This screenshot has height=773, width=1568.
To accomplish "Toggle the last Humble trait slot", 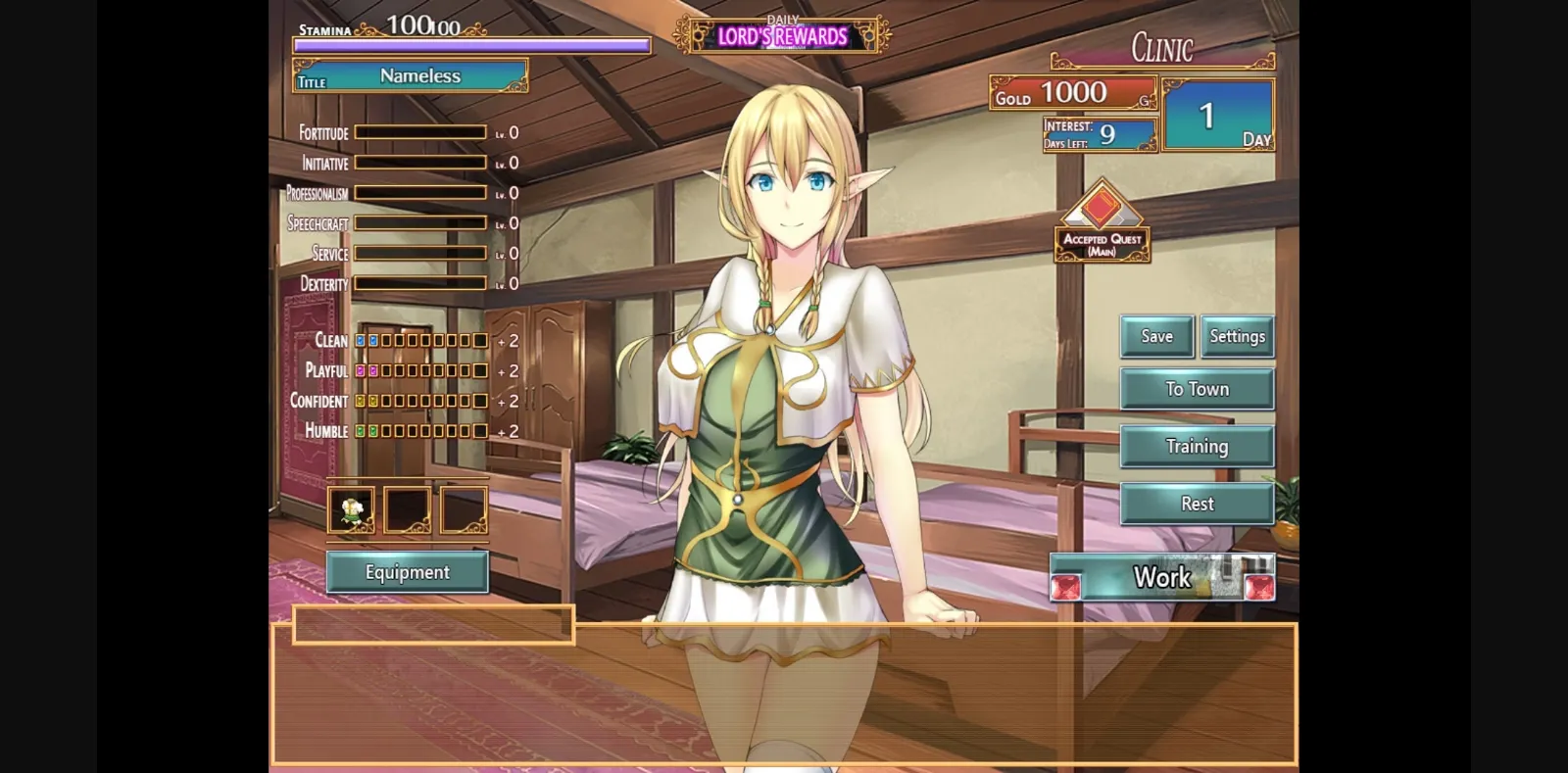I will coord(479,430).
